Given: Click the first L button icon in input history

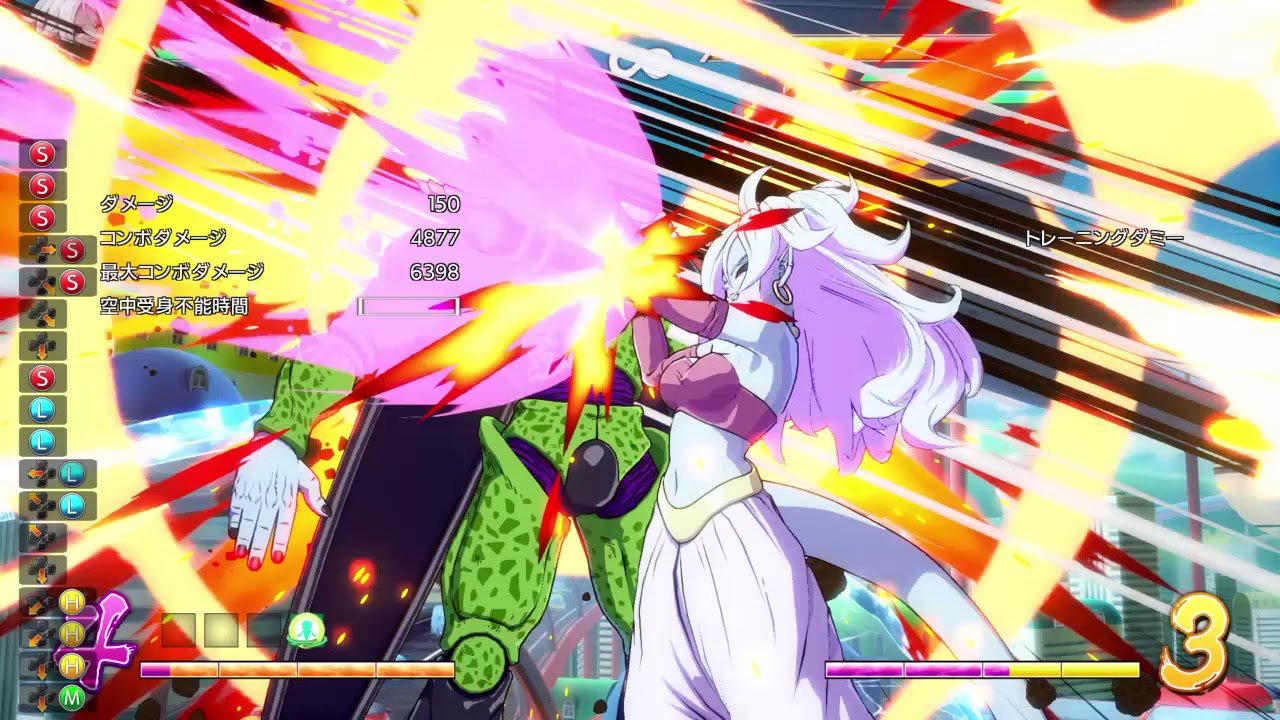Looking at the screenshot, I should [42, 407].
